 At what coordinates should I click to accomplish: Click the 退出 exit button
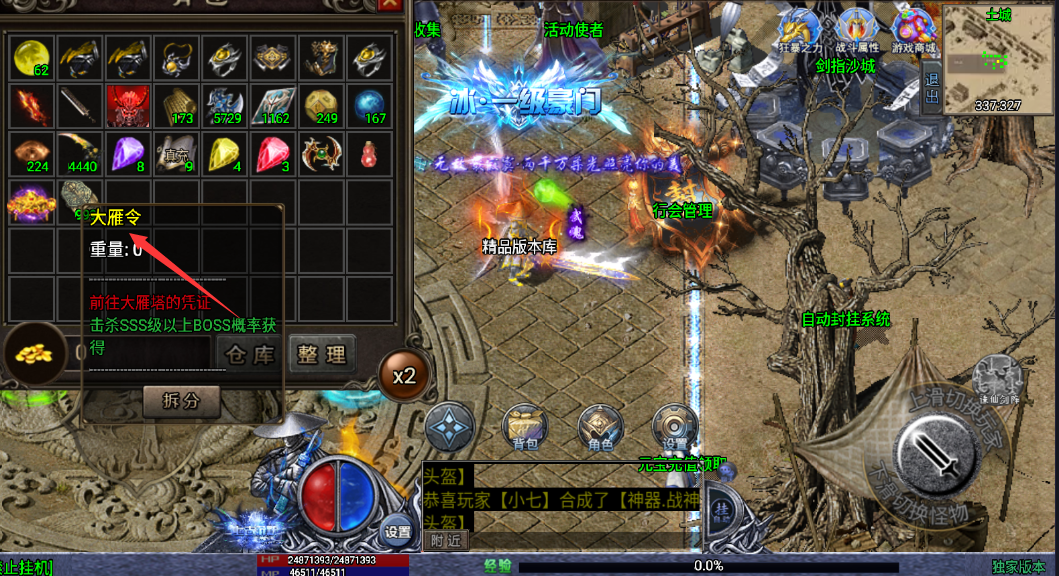[932, 87]
